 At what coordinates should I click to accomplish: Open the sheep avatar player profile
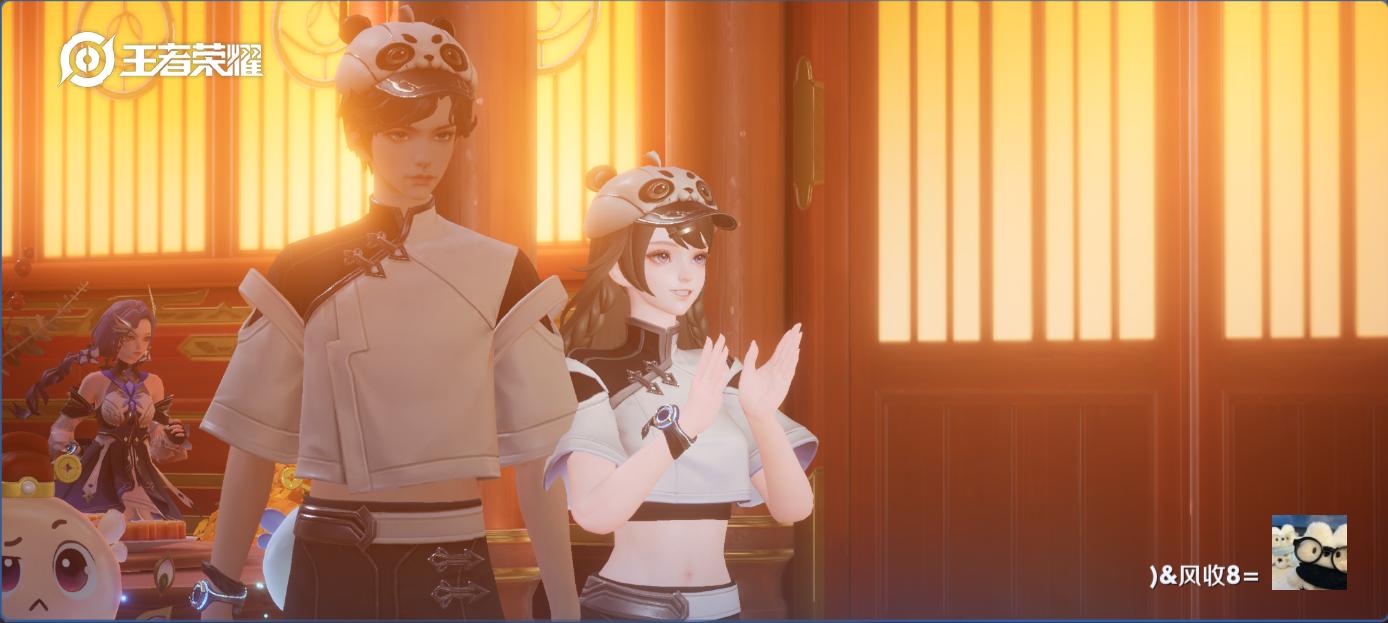pos(1308,552)
